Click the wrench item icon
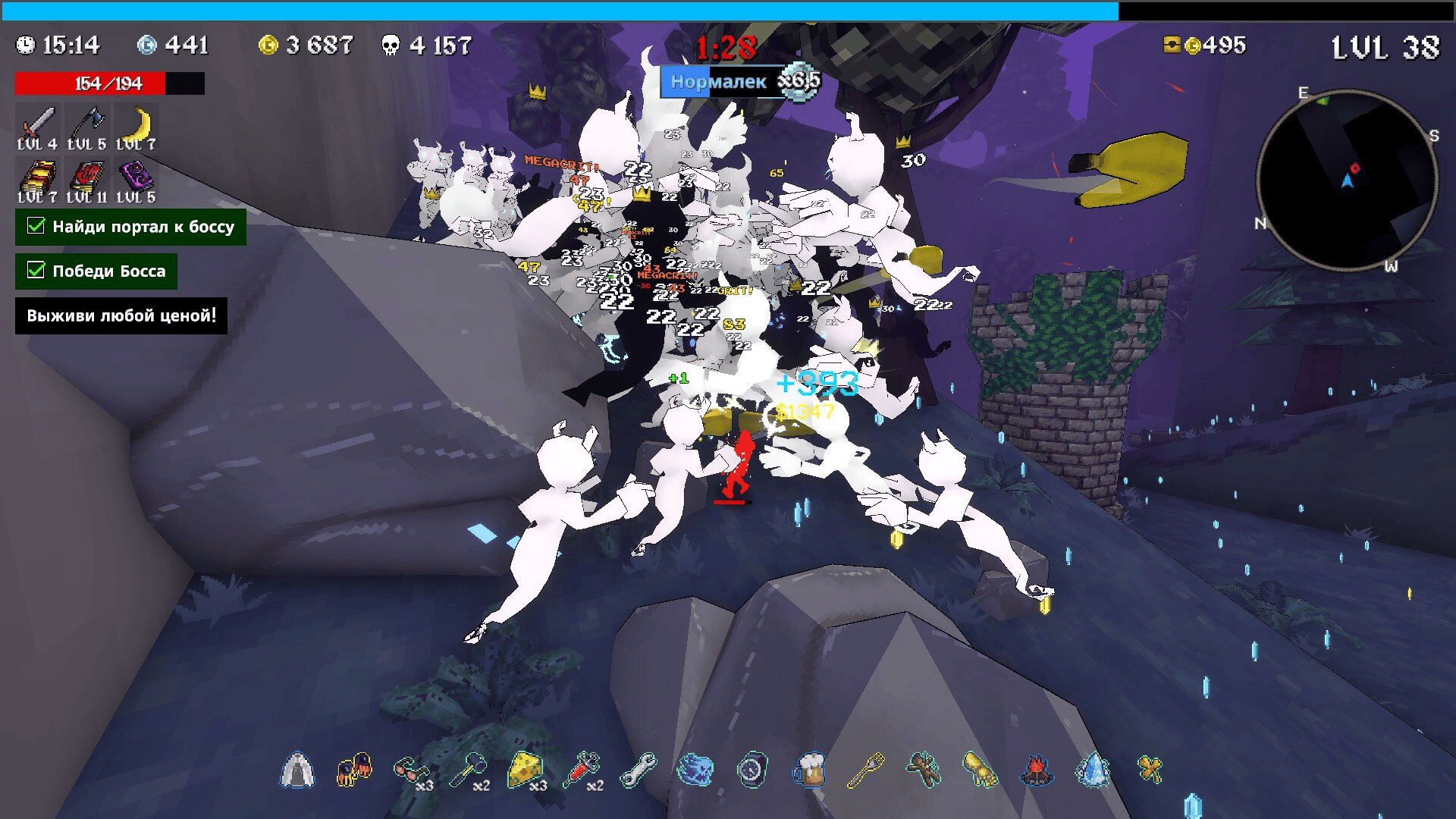Image resolution: width=1456 pixels, height=819 pixels. point(639,770)
